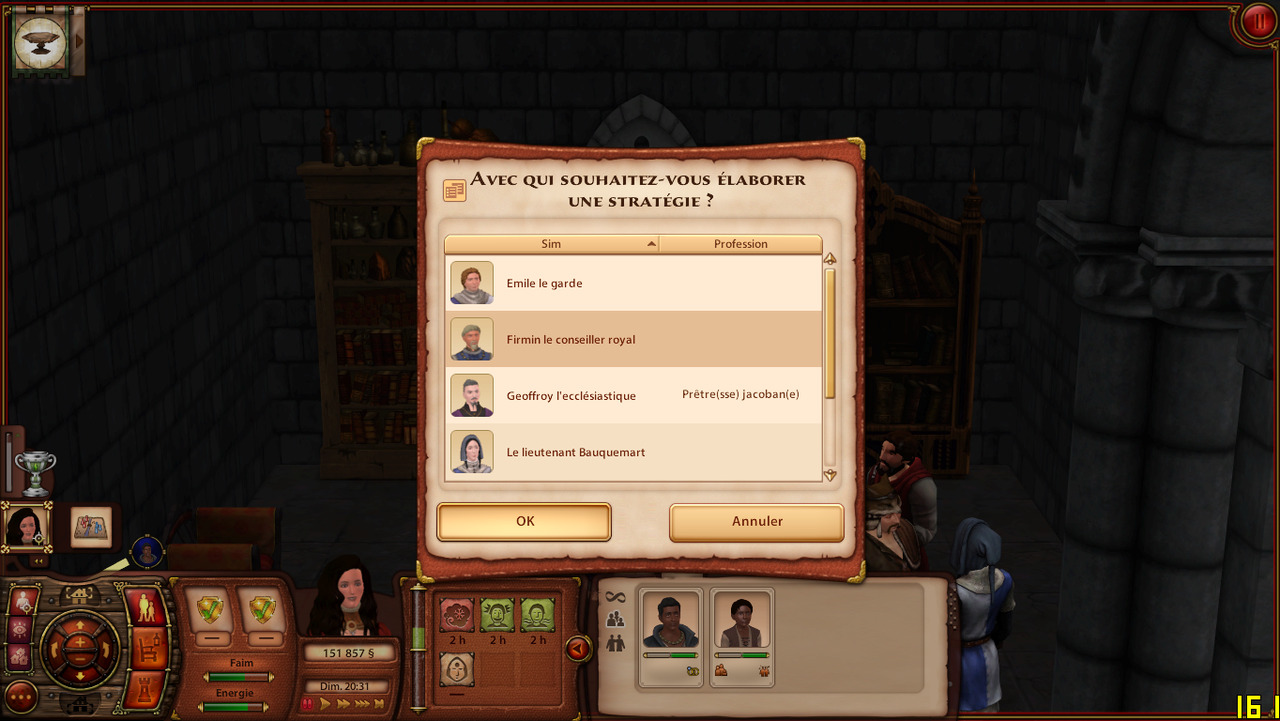Screen dimensions: 1280x721
Task: Set the game speed to normal play
Action: (325, 704)
